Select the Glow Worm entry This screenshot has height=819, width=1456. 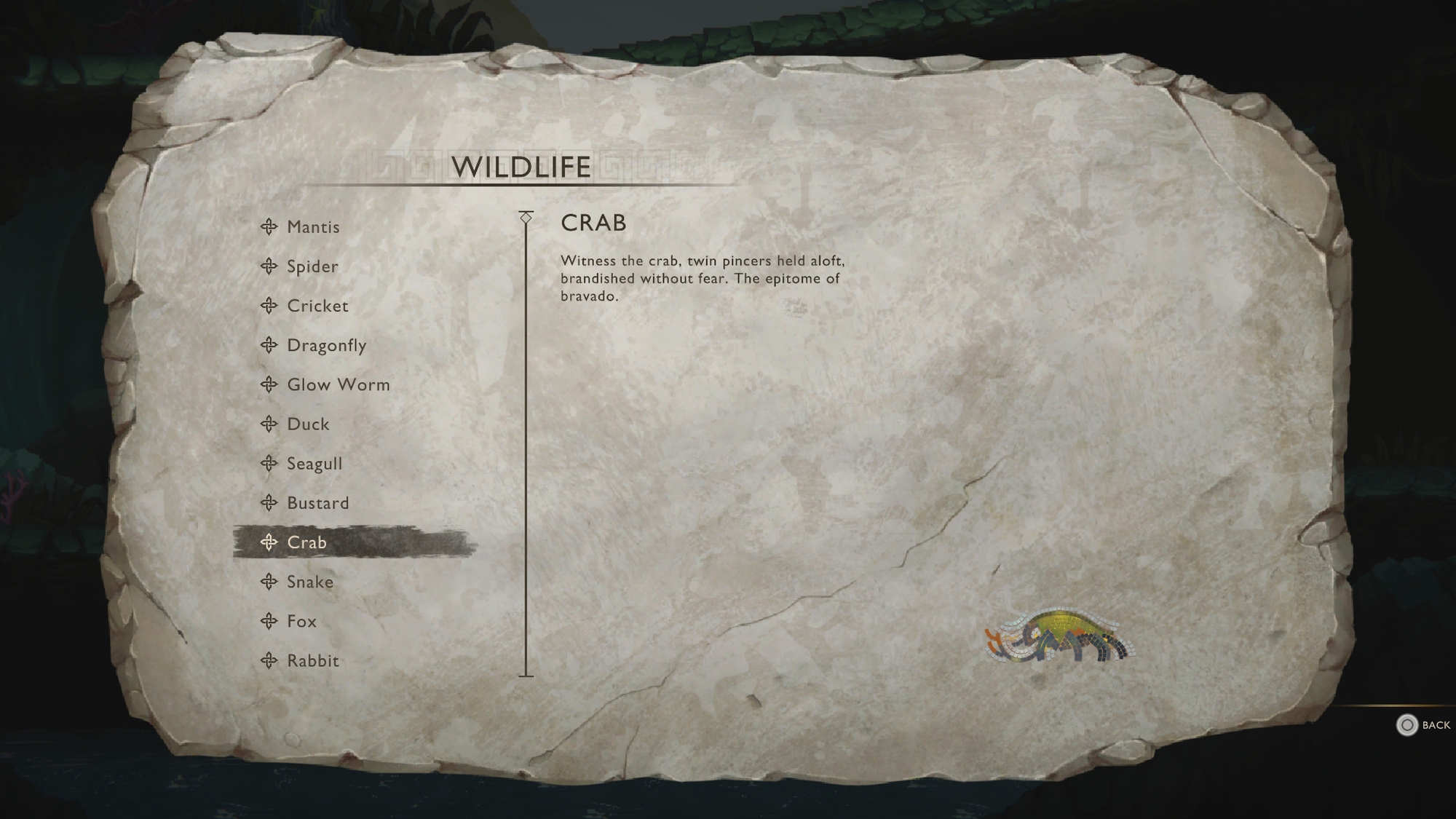point(338,384)
